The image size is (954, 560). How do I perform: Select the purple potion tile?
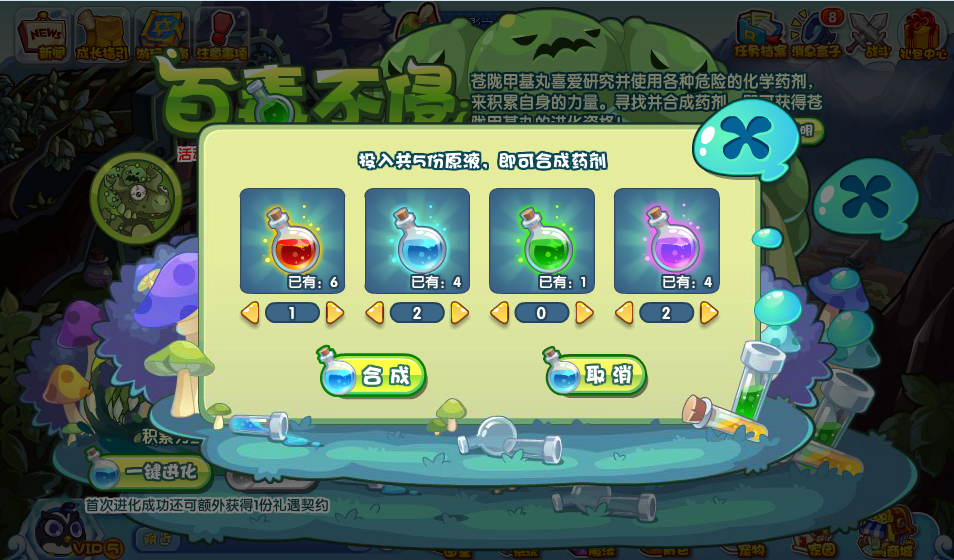666,241
